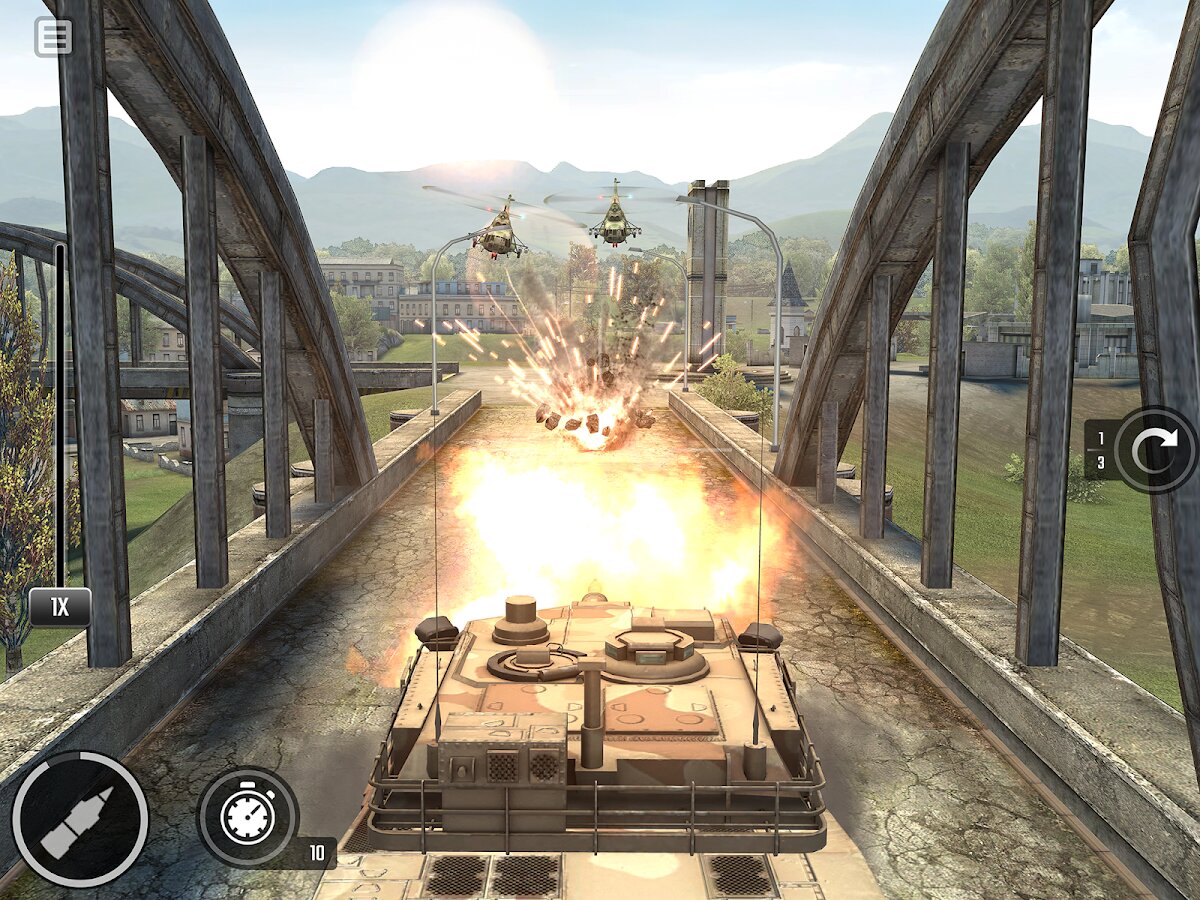Activate the stopwatch slow-time ability

coord(247,816)
